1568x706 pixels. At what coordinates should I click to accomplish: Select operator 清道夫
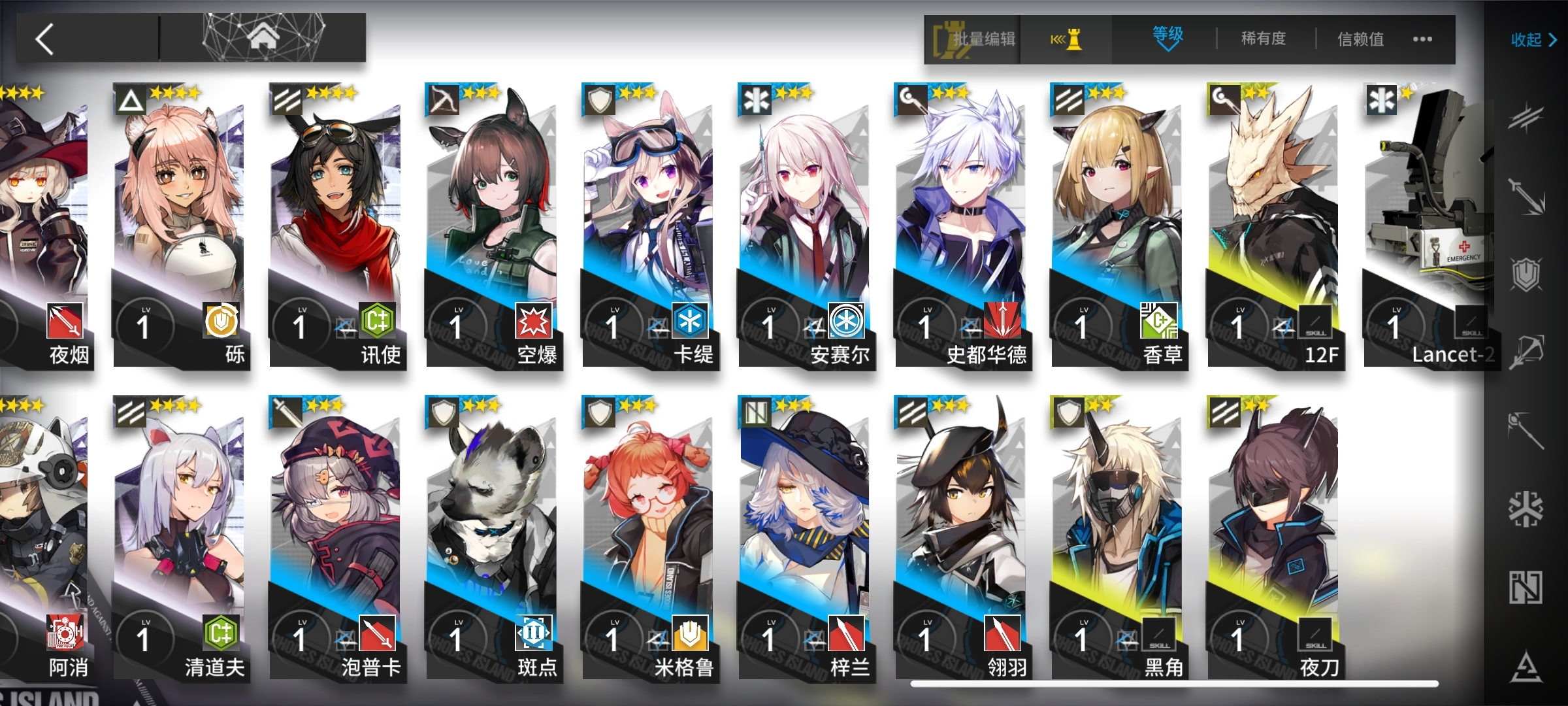(x=180, y=539)
